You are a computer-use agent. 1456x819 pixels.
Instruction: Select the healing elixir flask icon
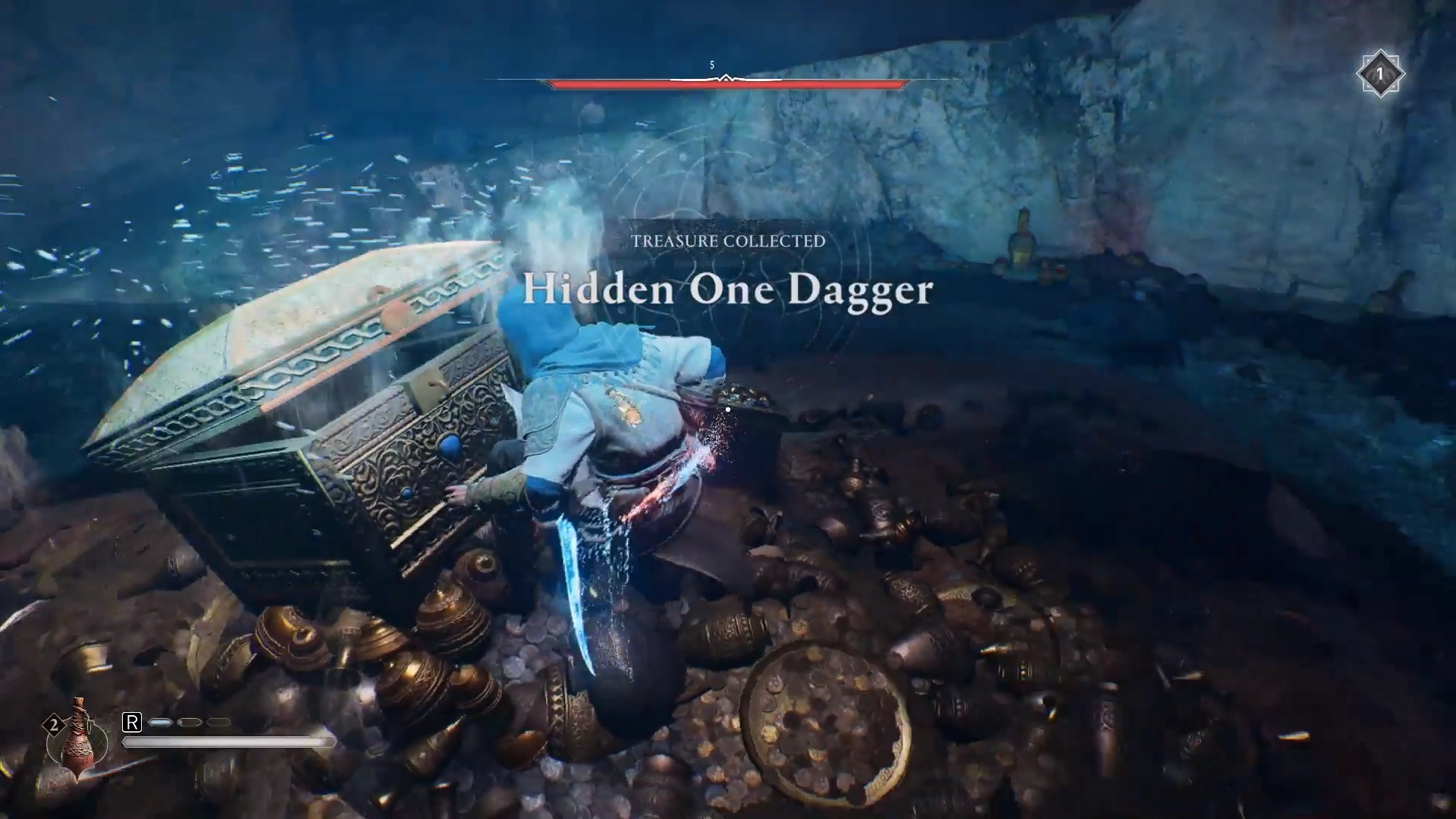tap(77, 737)
